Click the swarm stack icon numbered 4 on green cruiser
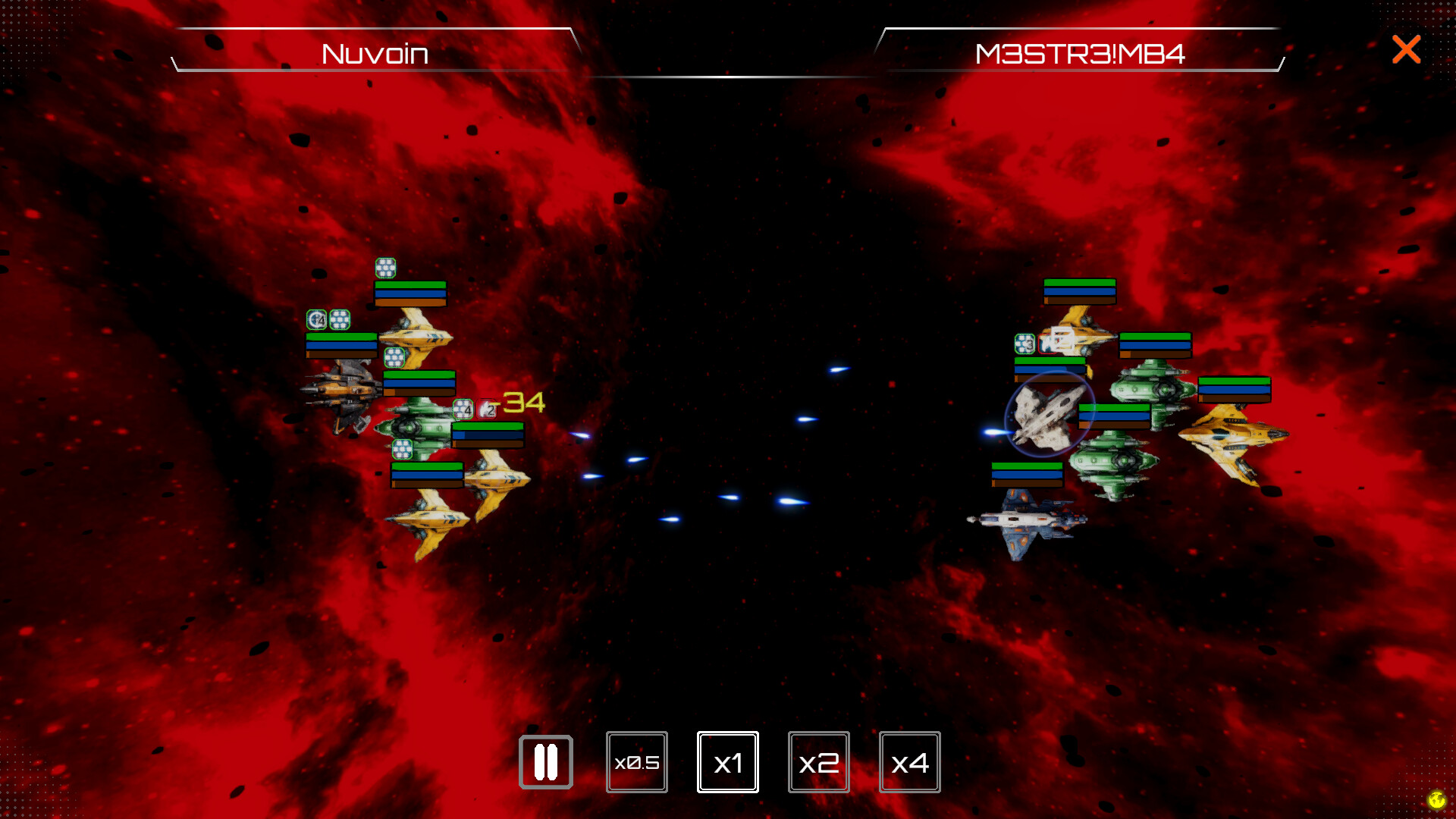 [463, 409]
